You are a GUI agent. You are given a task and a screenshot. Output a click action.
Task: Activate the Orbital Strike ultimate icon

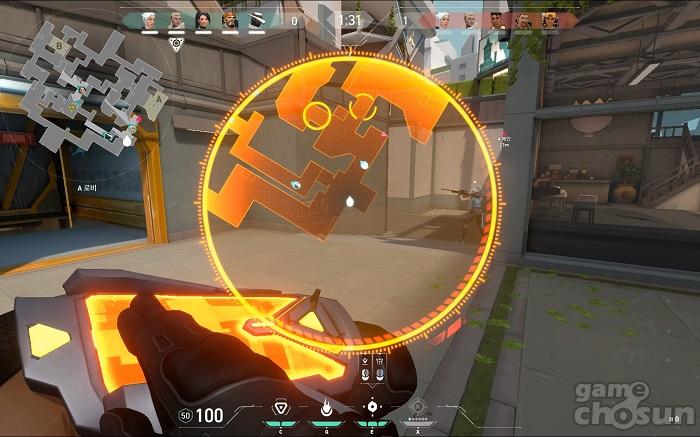tap(418, 408)
